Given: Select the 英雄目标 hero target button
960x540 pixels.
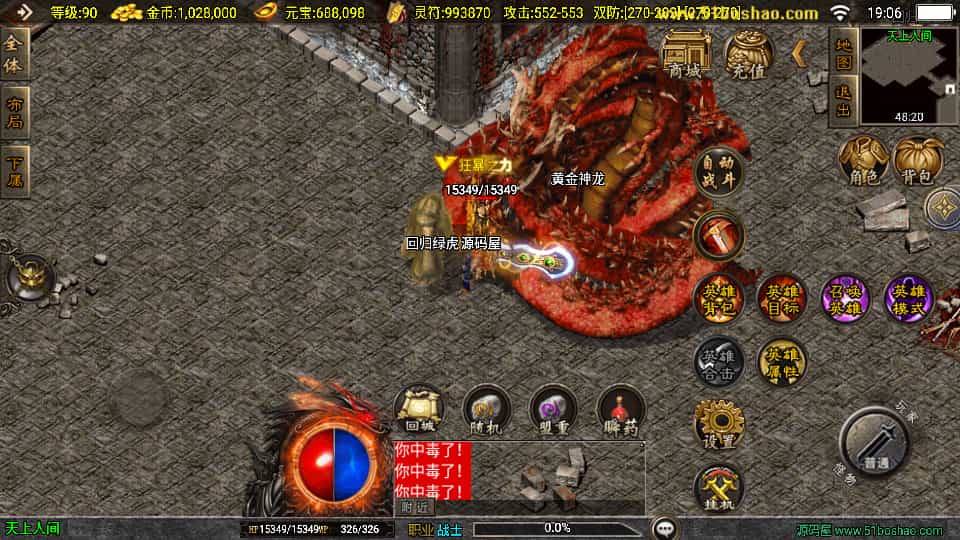Looking at the screenshot, I should pyautogui.click(x=782, y=298).
